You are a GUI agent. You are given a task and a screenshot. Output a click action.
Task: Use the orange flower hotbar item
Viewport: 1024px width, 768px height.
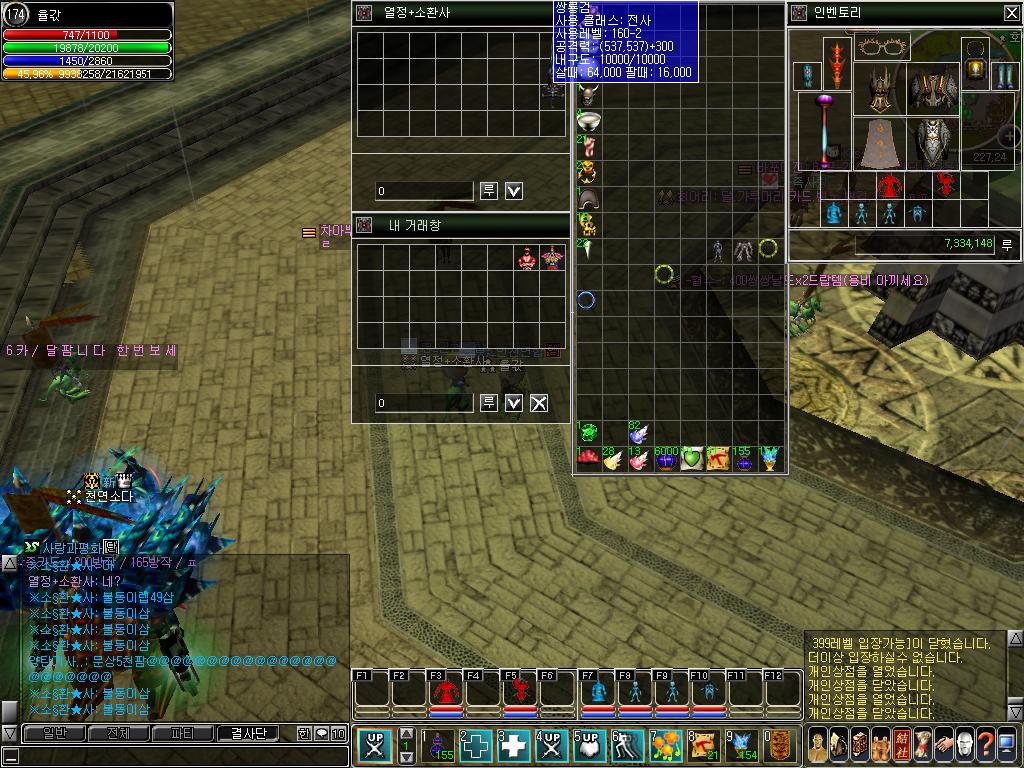(667, 745)
